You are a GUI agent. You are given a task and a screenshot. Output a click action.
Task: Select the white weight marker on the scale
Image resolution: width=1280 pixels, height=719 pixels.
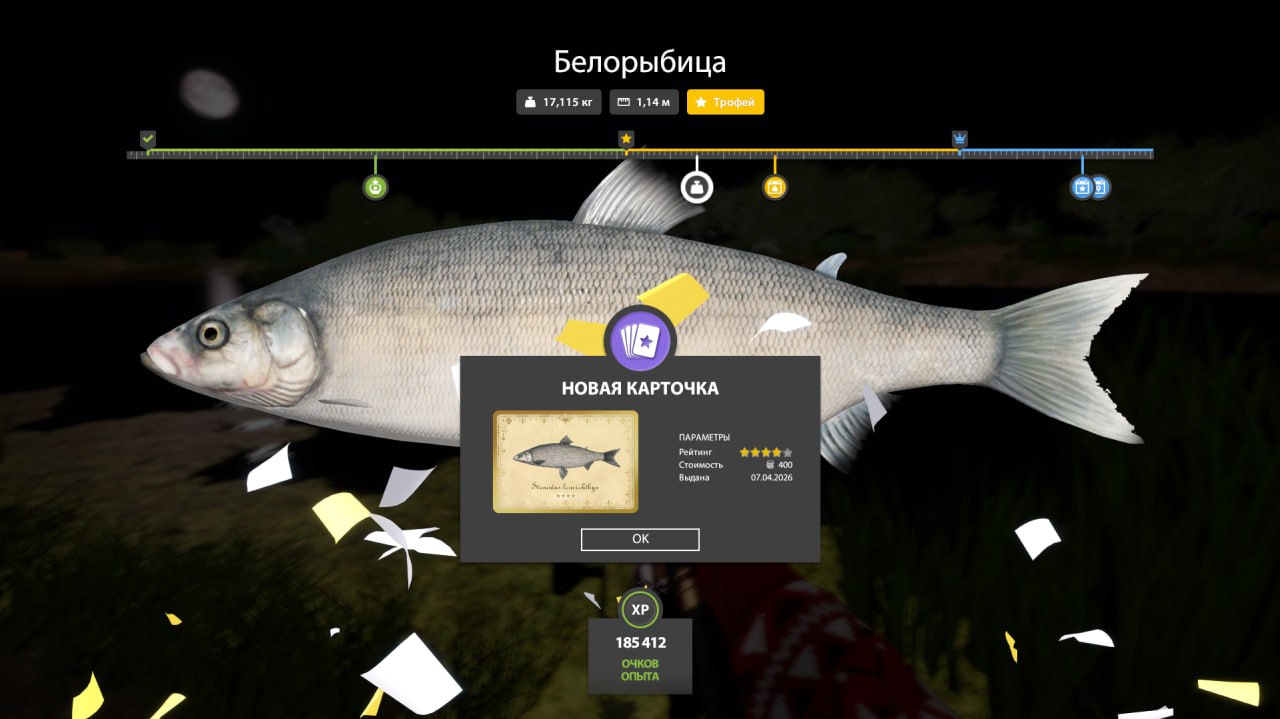tap(697, 187)
